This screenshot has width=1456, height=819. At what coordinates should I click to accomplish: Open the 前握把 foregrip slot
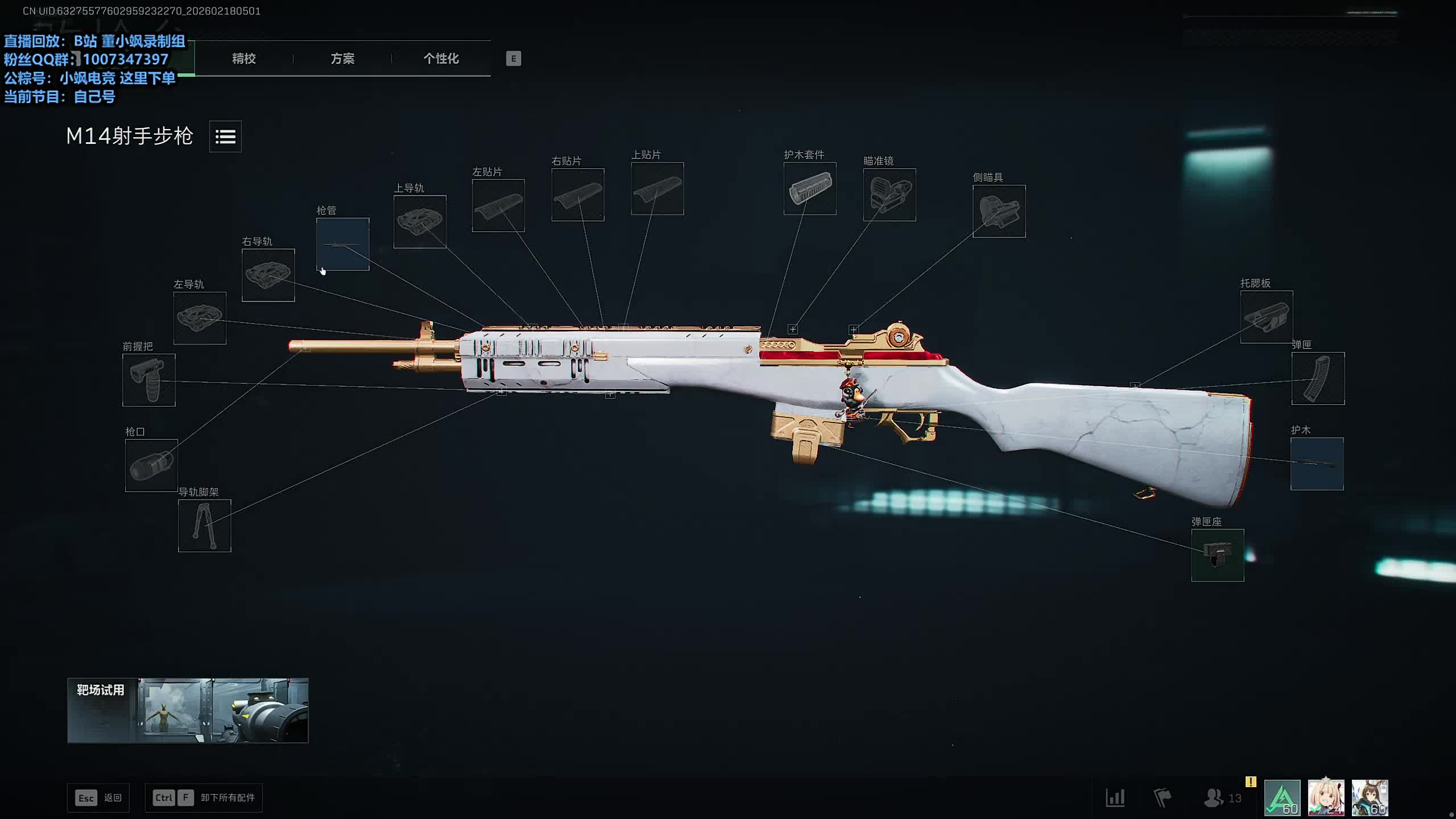(149, 380)
